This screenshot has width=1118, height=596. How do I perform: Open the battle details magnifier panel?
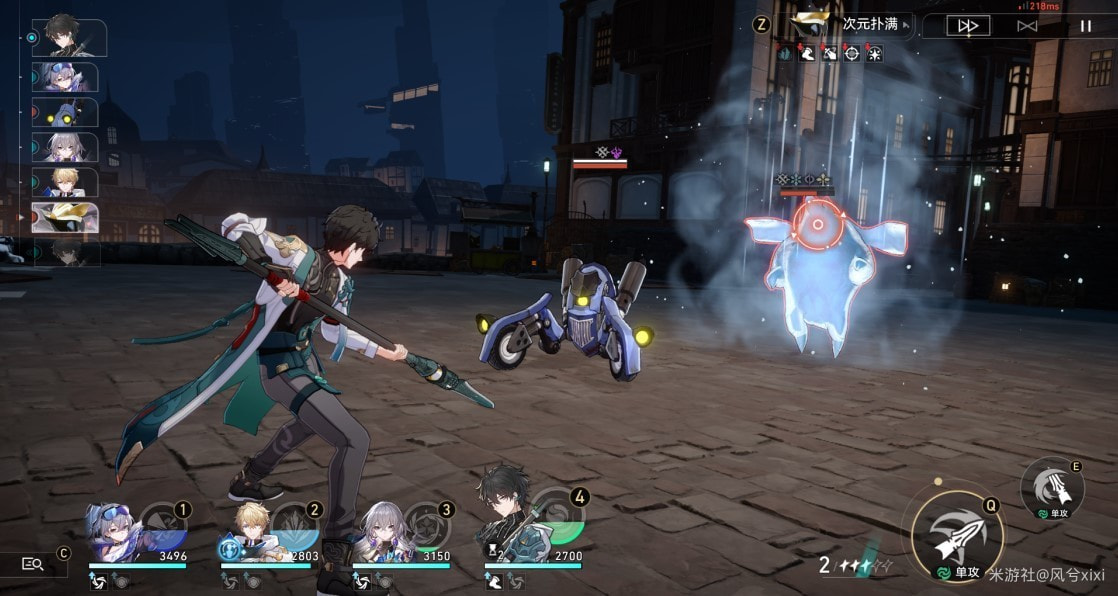tap(32, 565)
